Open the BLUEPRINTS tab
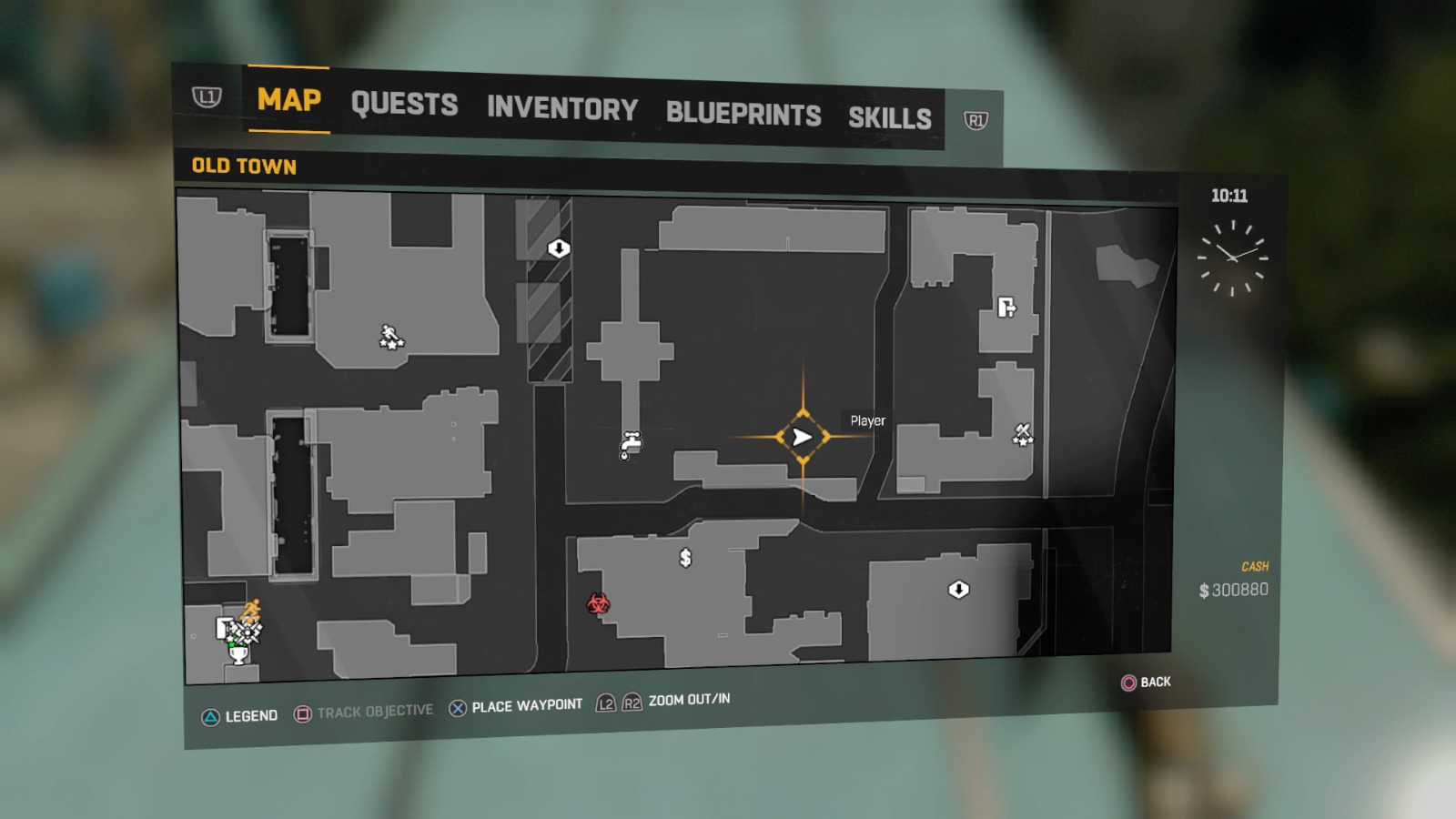Viewport: 1456px width, 819px height. (x=743, y=114)
